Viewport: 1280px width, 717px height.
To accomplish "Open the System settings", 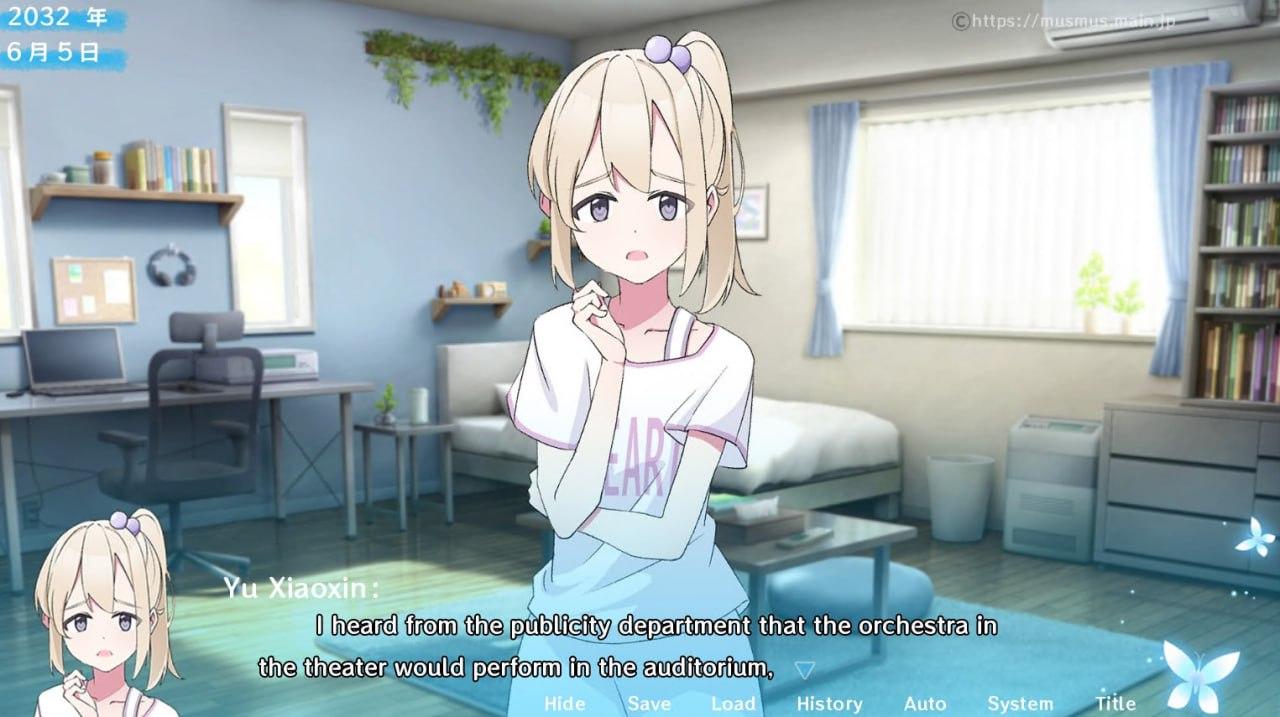I will [x=1020, y=704].
